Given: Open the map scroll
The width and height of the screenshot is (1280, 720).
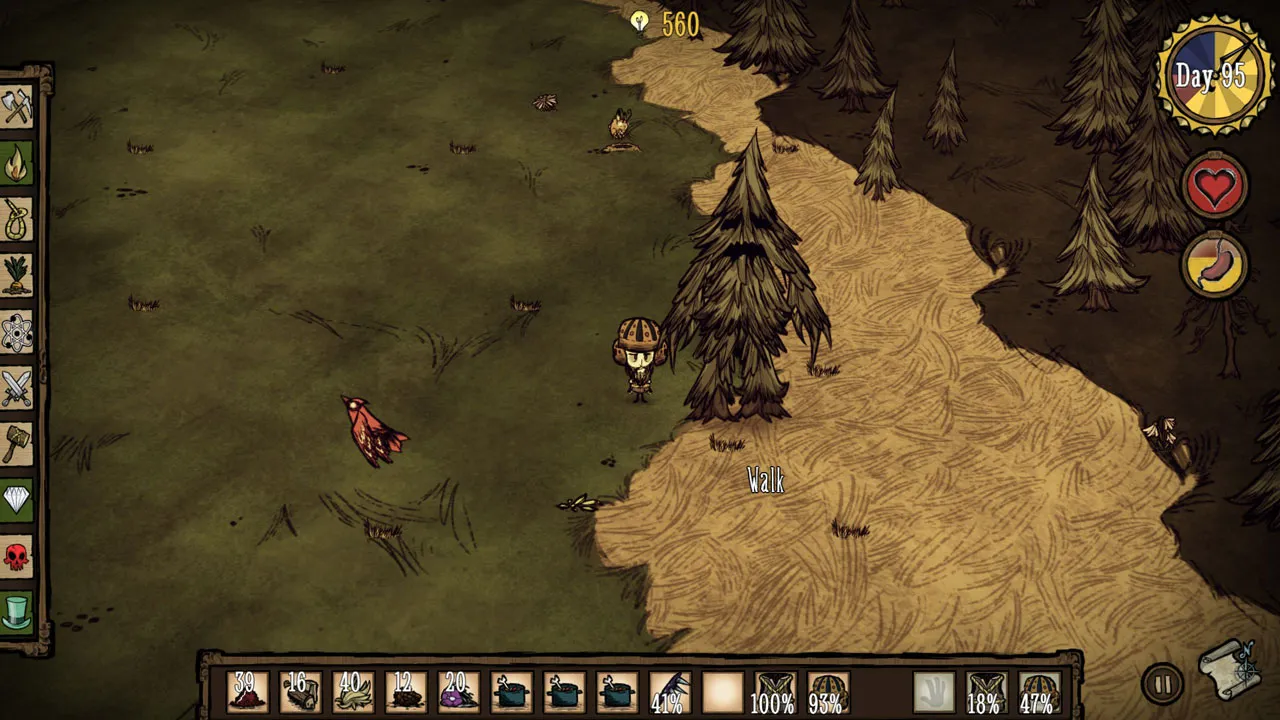Looking at the screenshot, I should (1229, 671).
